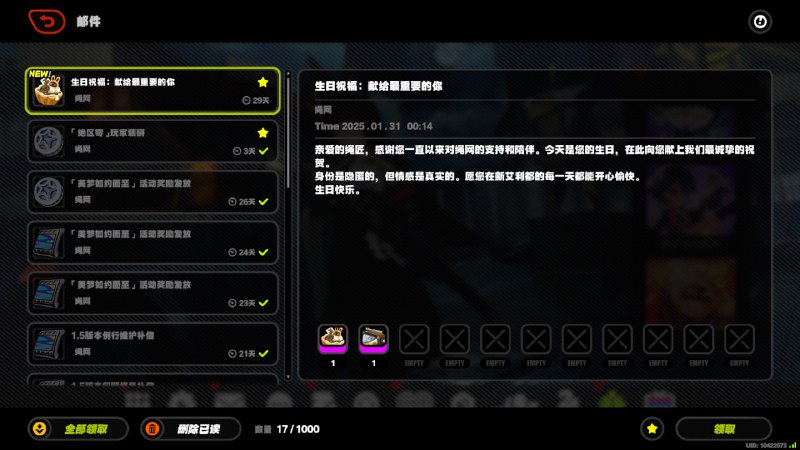
Task: Select the 绝区零 player survey mail
Action: (150, 141)
